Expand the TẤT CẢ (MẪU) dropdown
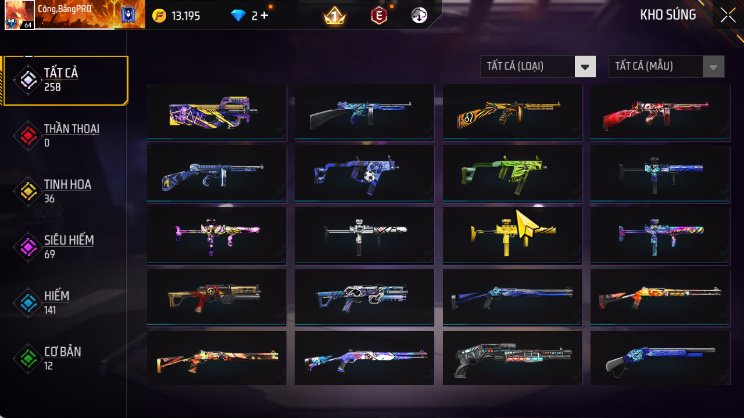Image resolution: width=744 pixels, height=418 pixels. point(713,67)
